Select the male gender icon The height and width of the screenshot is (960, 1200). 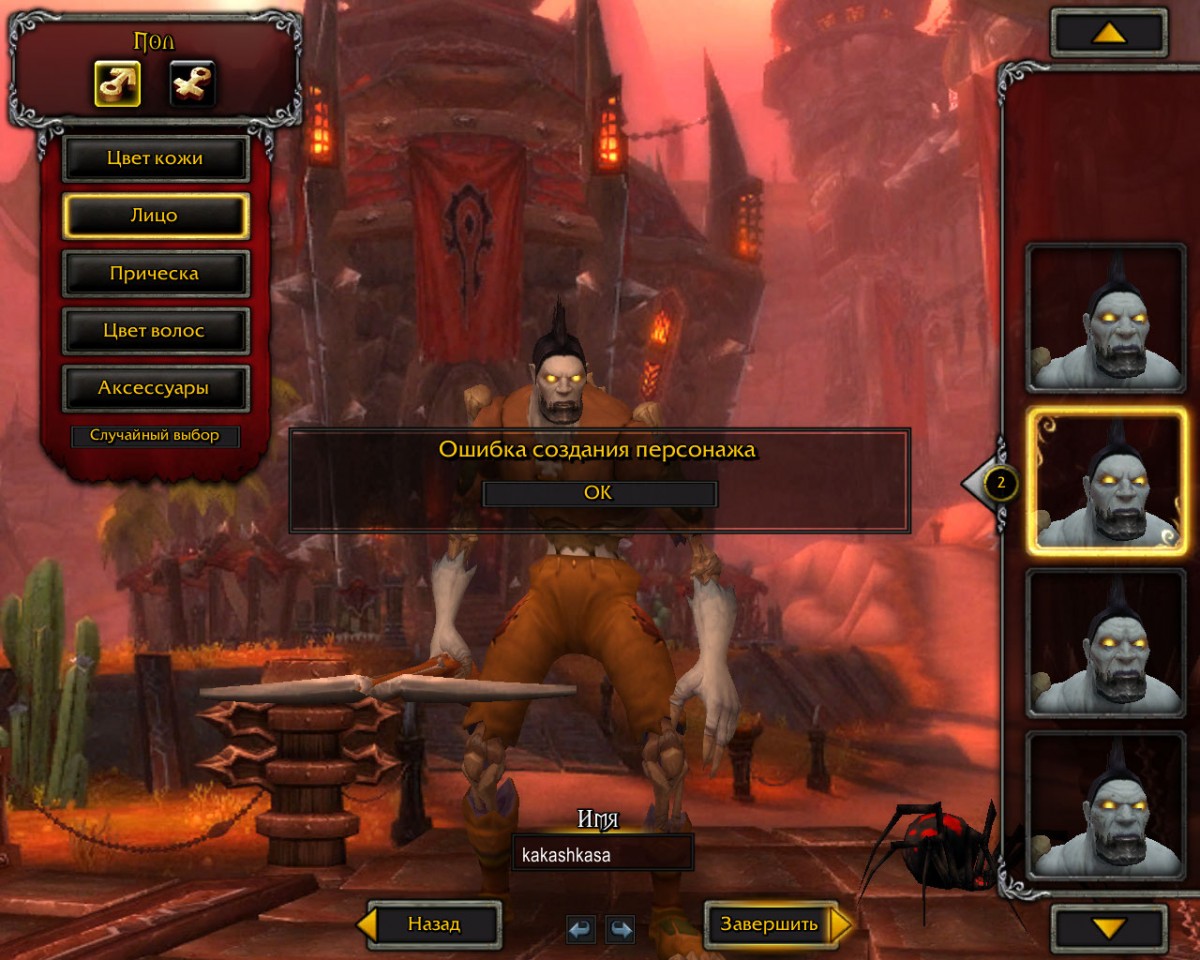click(117, 84)
